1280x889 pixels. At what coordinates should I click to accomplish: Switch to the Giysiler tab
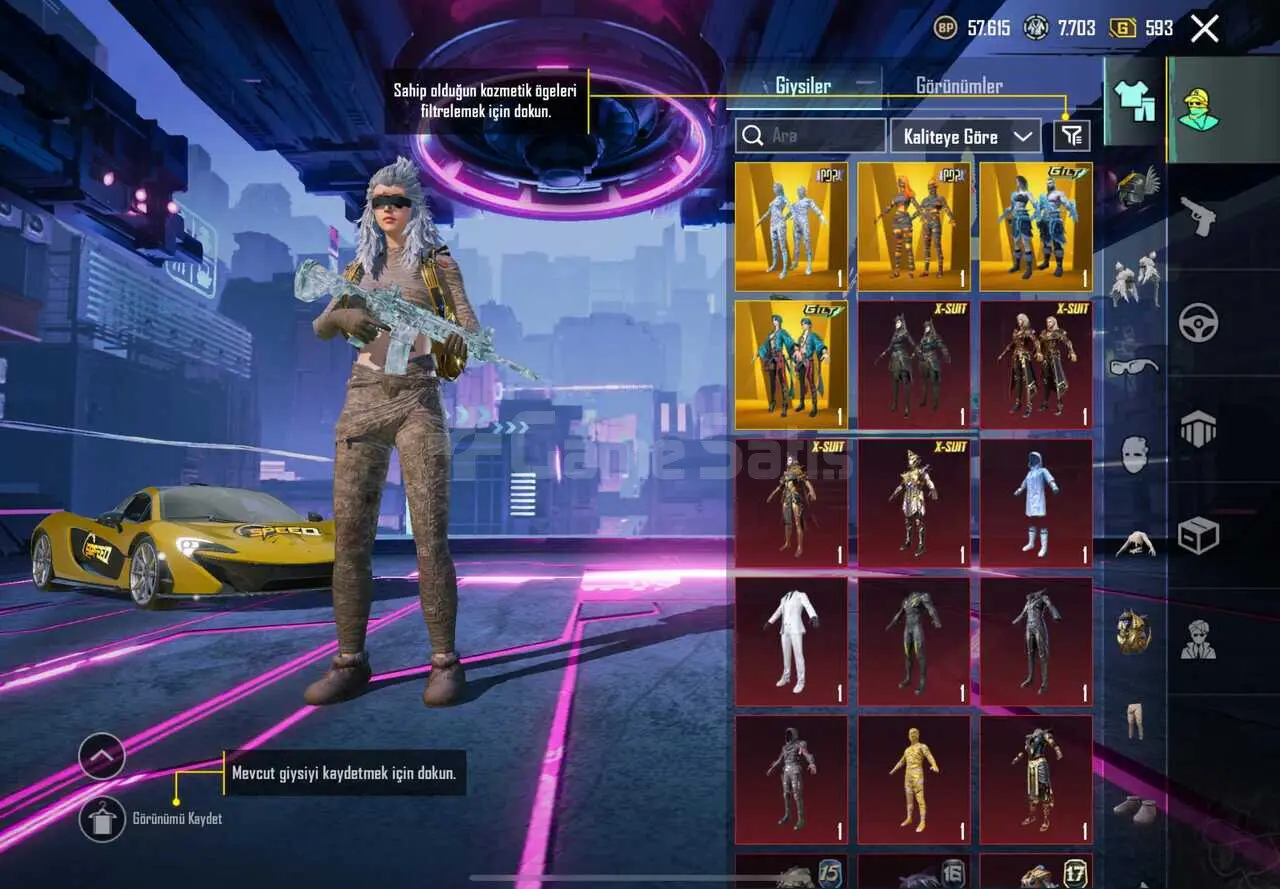point(803,86)
